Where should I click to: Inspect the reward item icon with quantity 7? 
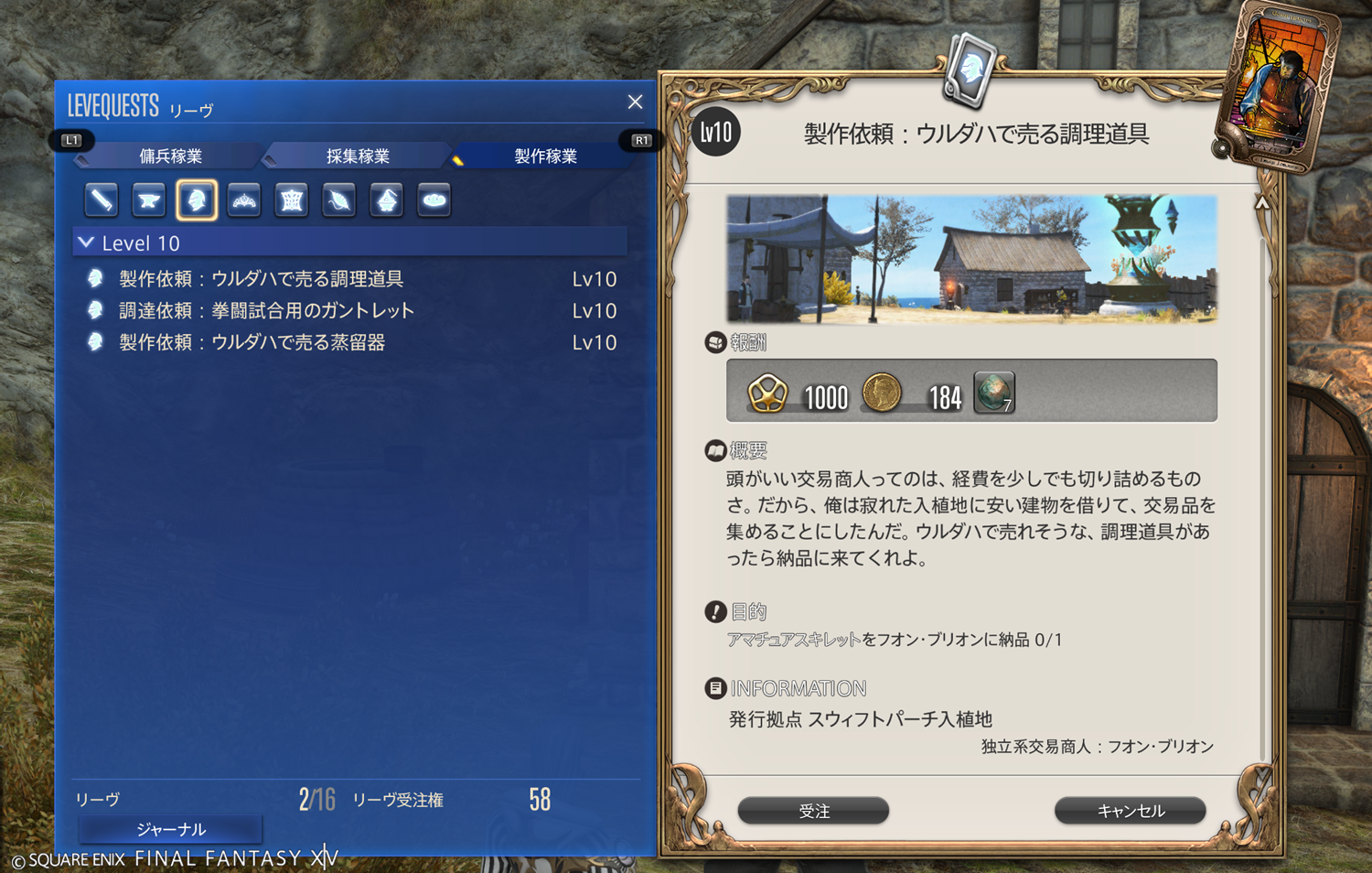(x=994, y=393)
